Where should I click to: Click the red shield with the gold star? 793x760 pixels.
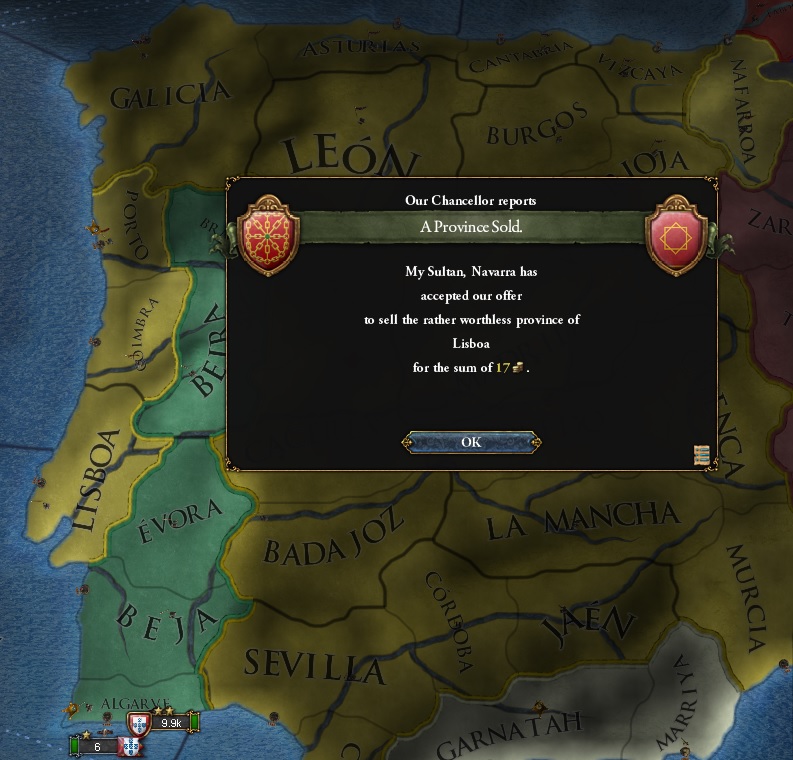click(679, 236)
